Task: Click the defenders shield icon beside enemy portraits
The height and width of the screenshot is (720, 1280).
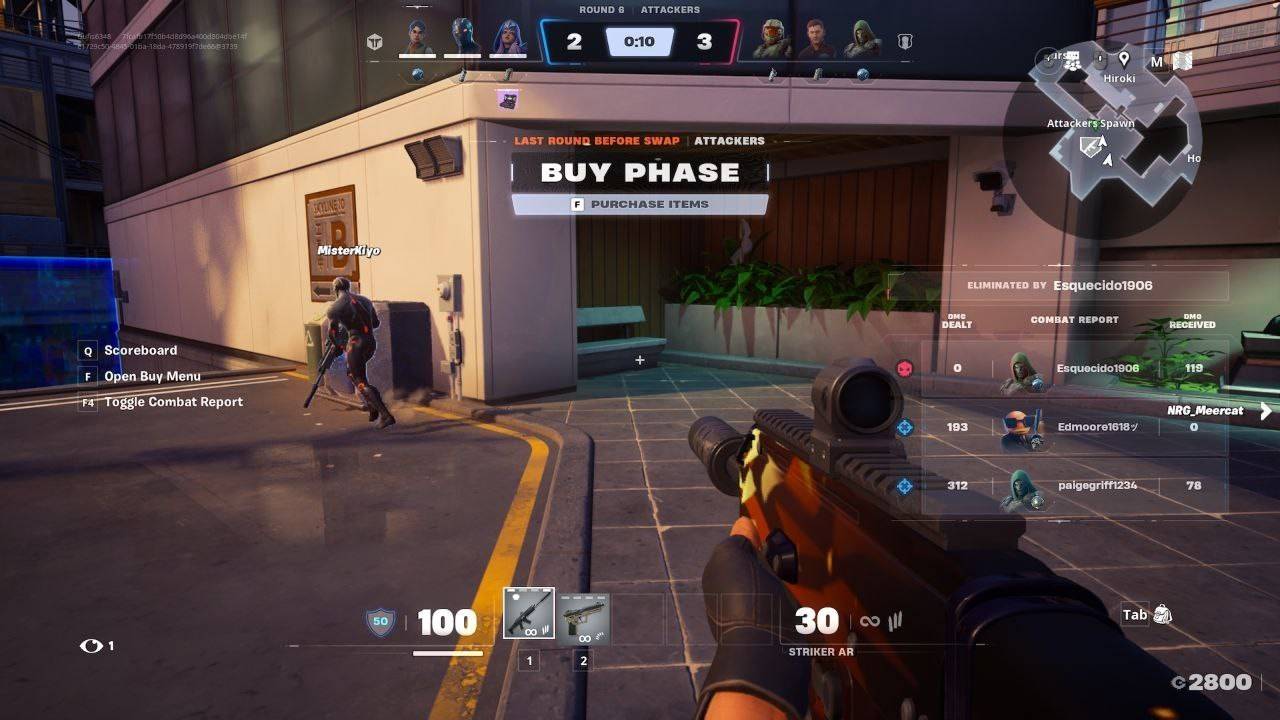Action: pos(905,42)
